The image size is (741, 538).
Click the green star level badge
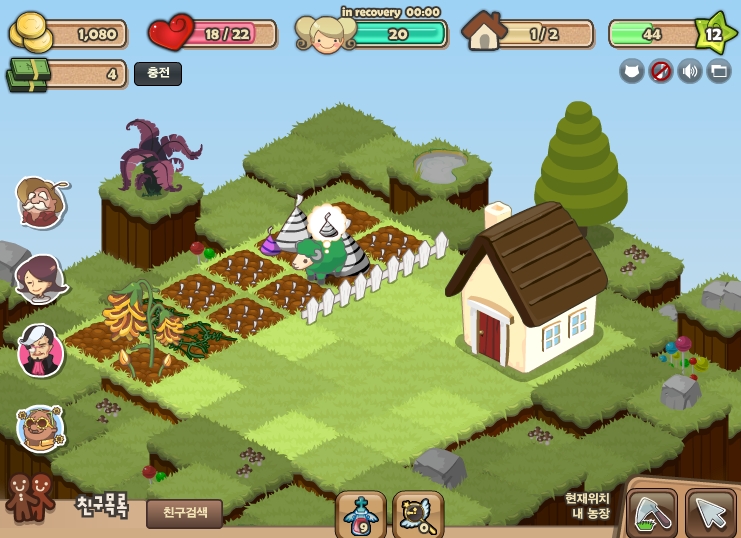click(x=713, y=34)
